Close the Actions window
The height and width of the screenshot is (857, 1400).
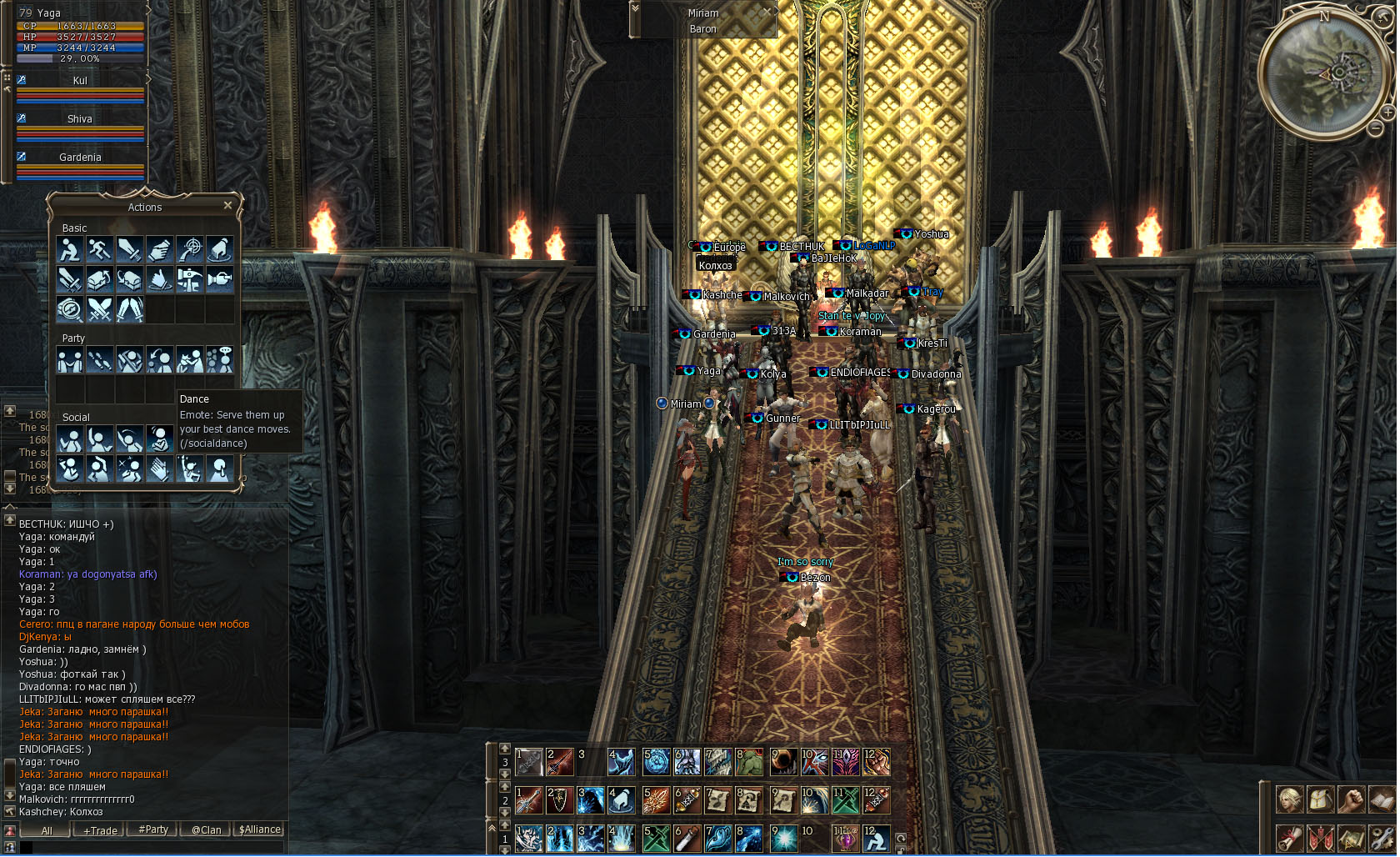pos(227,205)
